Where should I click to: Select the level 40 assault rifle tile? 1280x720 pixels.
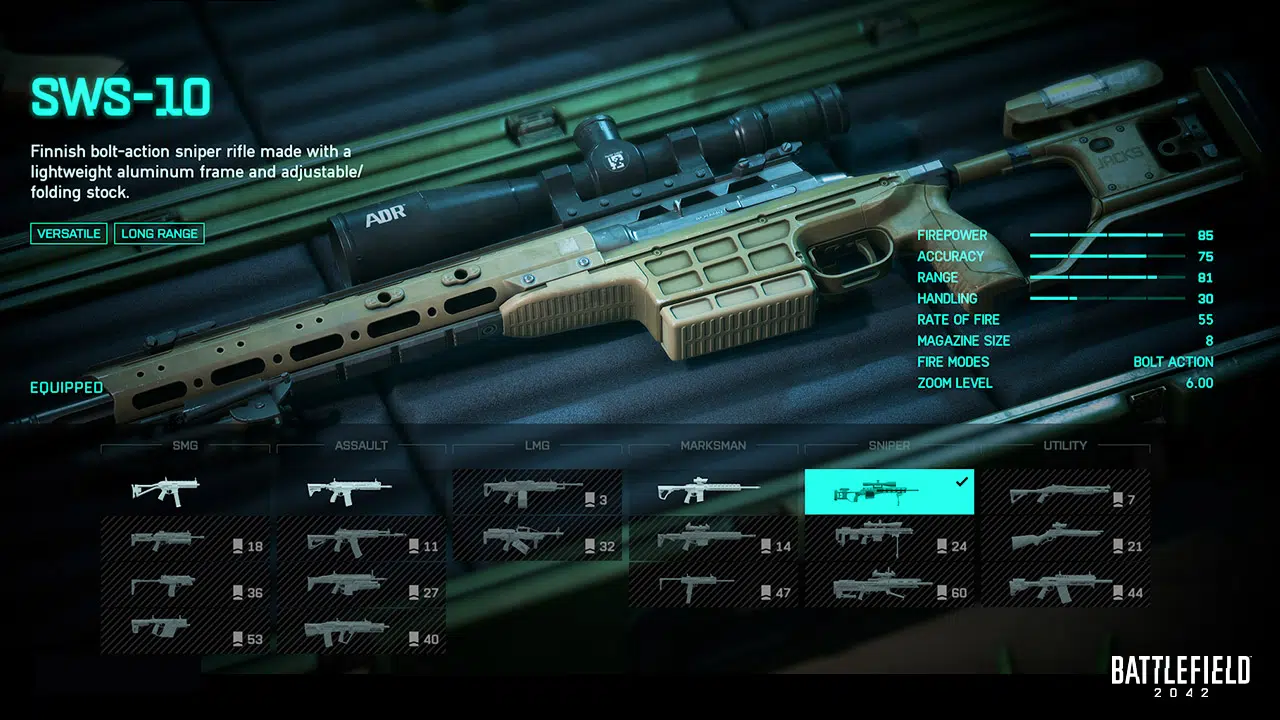click(361, 632)
